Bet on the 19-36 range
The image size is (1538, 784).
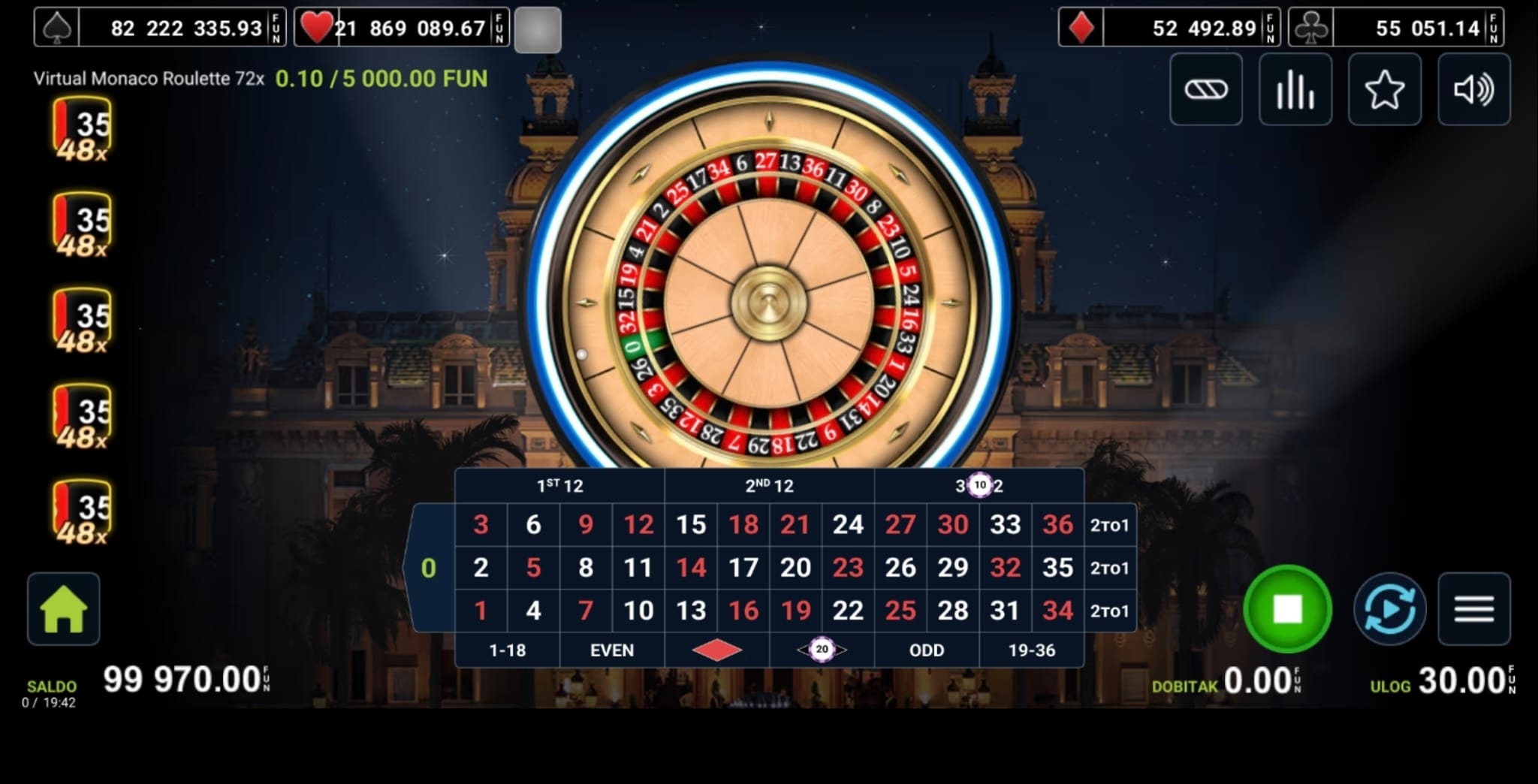(1032, 650)
